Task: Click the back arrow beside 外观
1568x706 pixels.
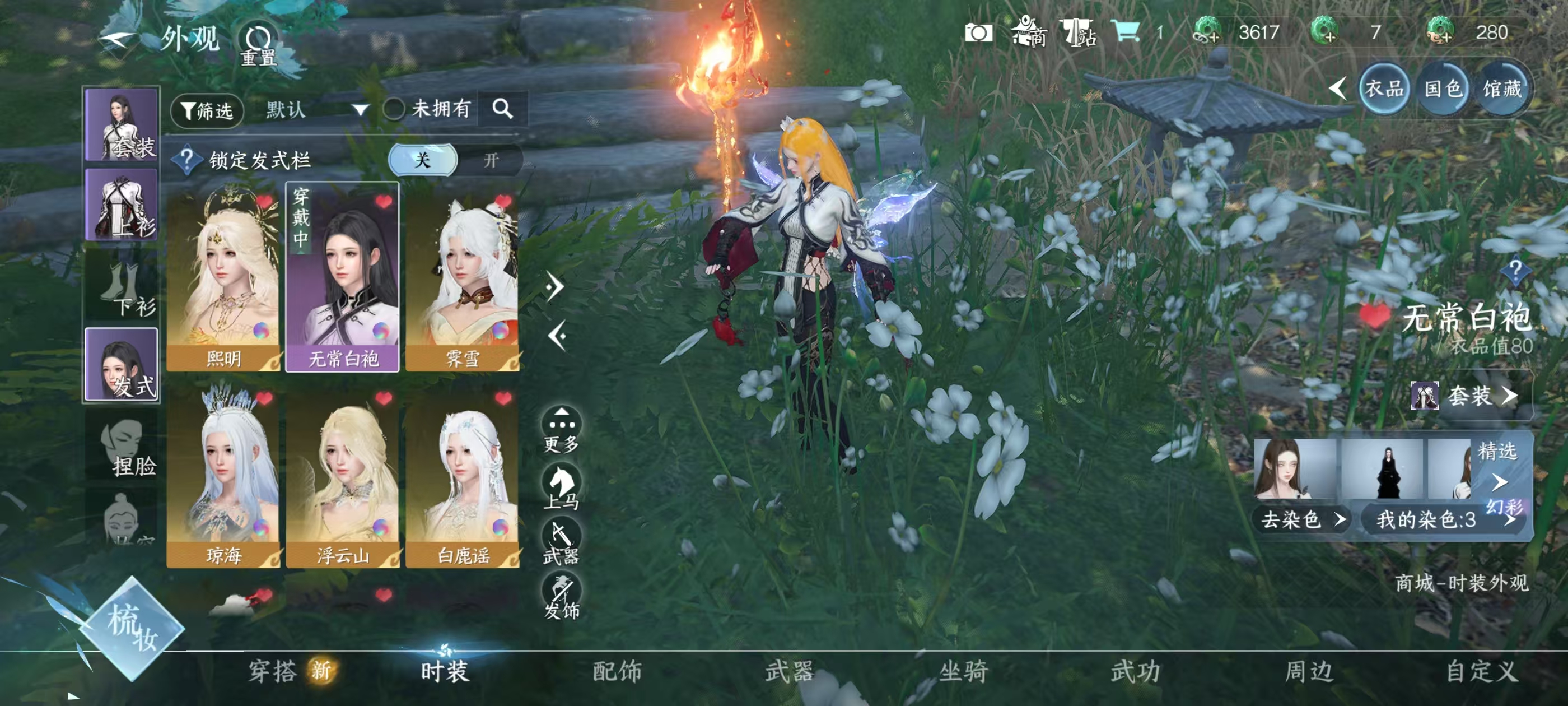Action: (x=117, y=40)
